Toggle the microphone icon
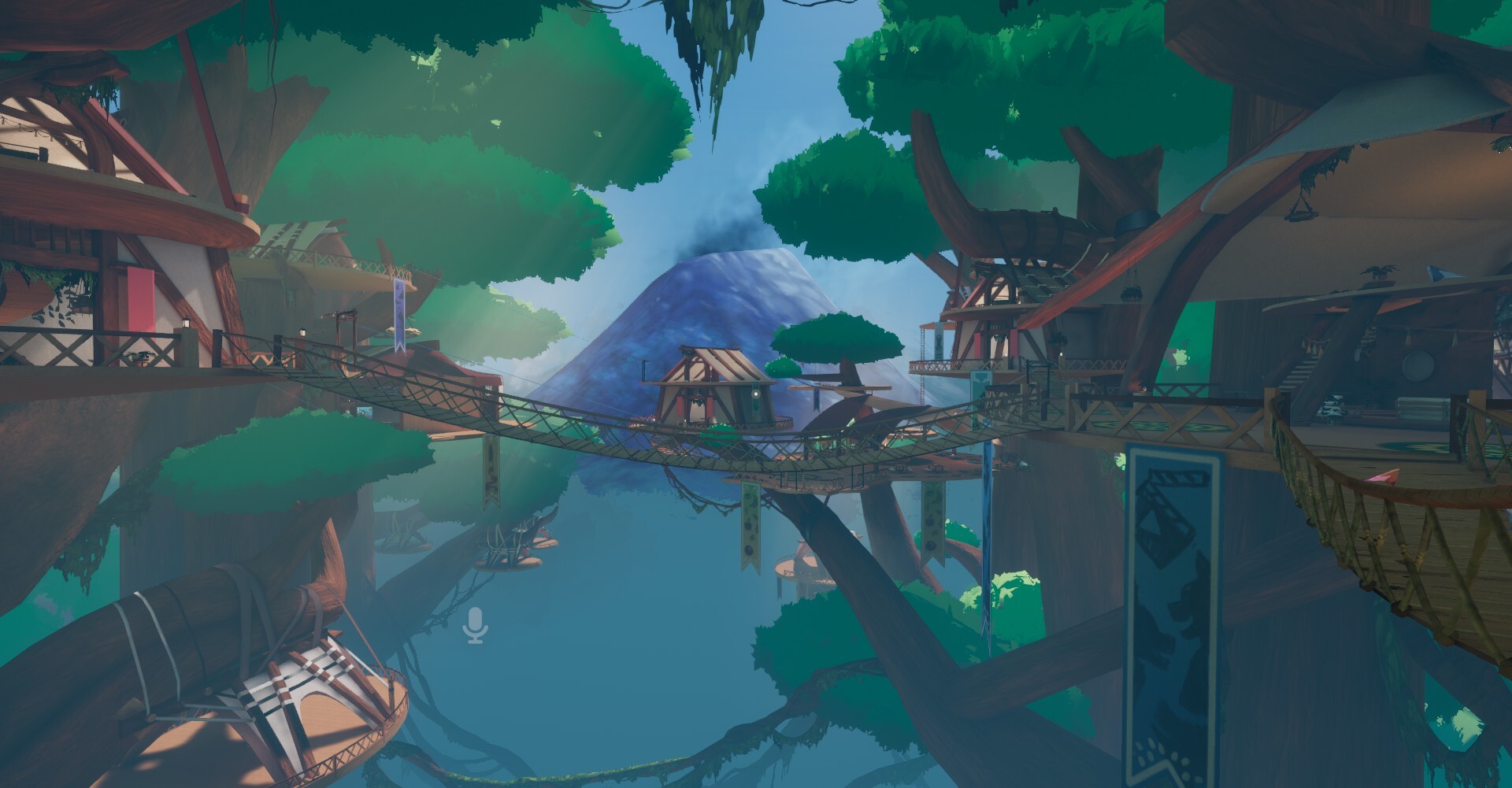Screen dimensions: 1512x788 coord(476,625)
